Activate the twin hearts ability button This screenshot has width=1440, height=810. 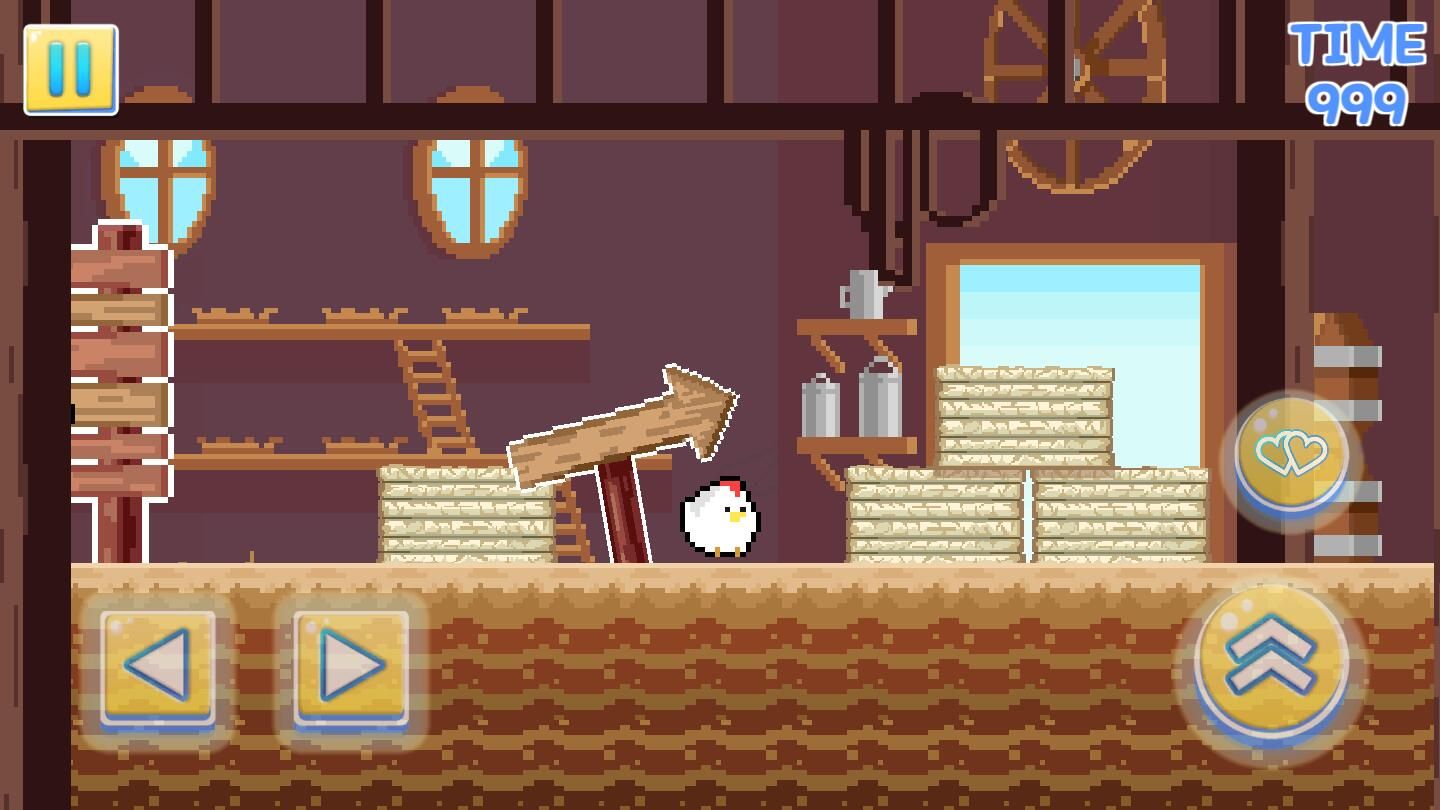point(1290,456)
